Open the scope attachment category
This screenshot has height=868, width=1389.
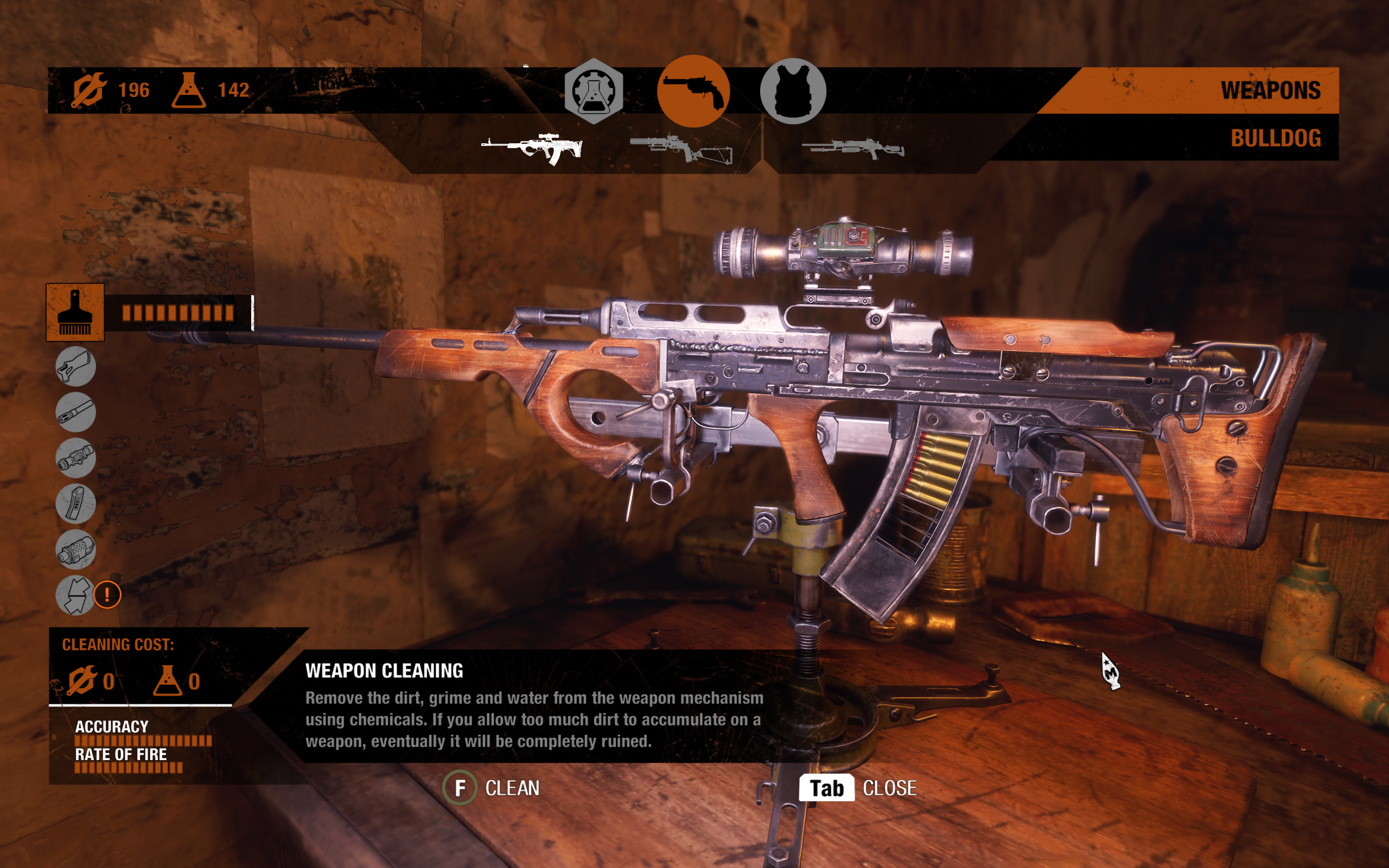tap(76, 457)
